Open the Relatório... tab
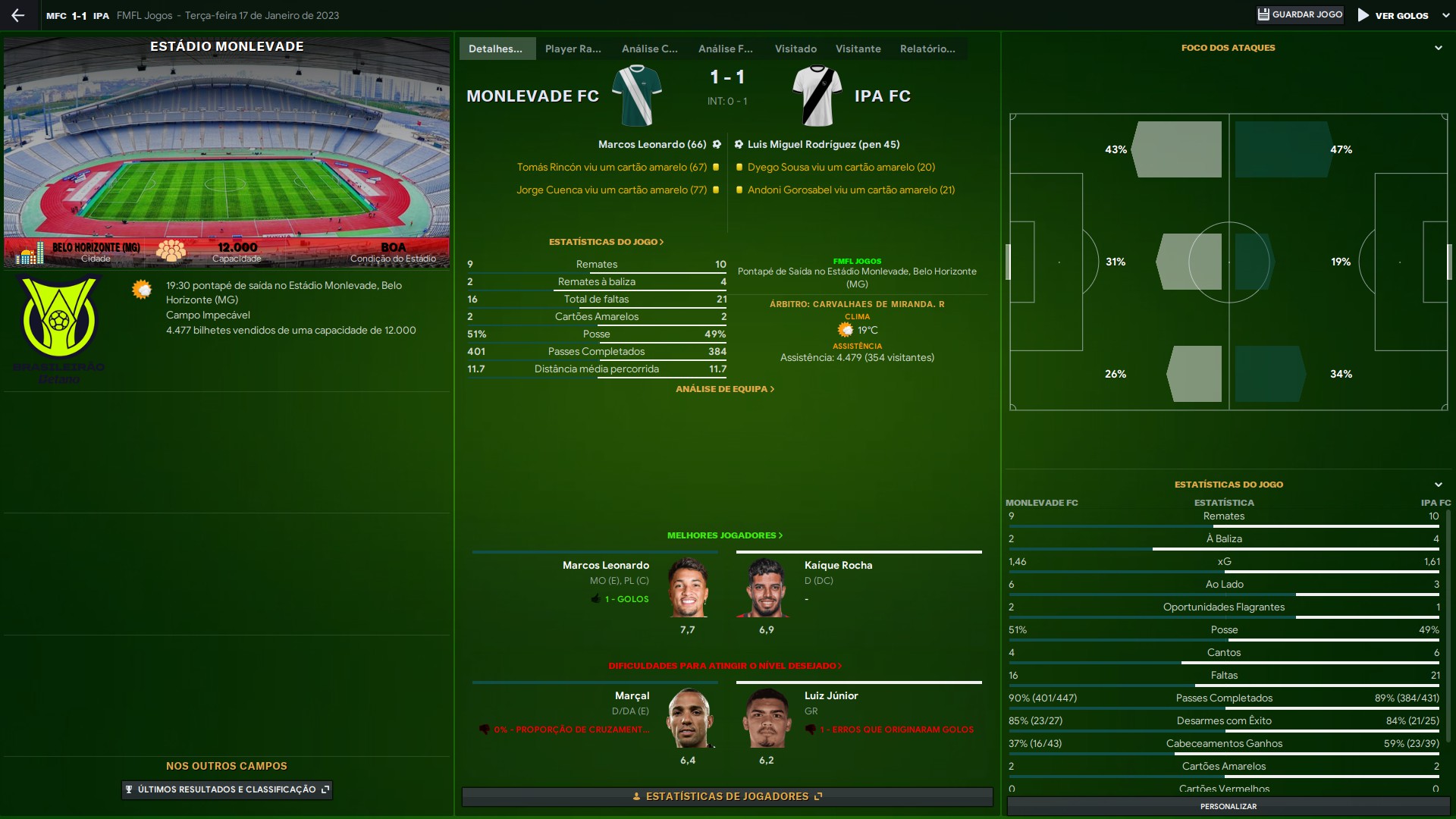This screenshot has height=819, width=1456. (x=927, y=49)
